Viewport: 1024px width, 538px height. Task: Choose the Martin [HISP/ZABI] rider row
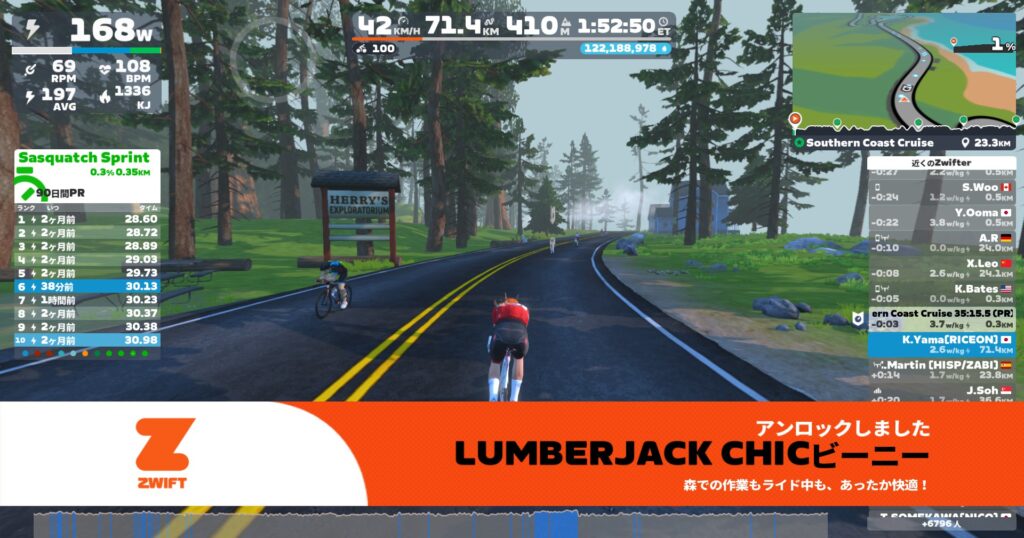point(941,370)
